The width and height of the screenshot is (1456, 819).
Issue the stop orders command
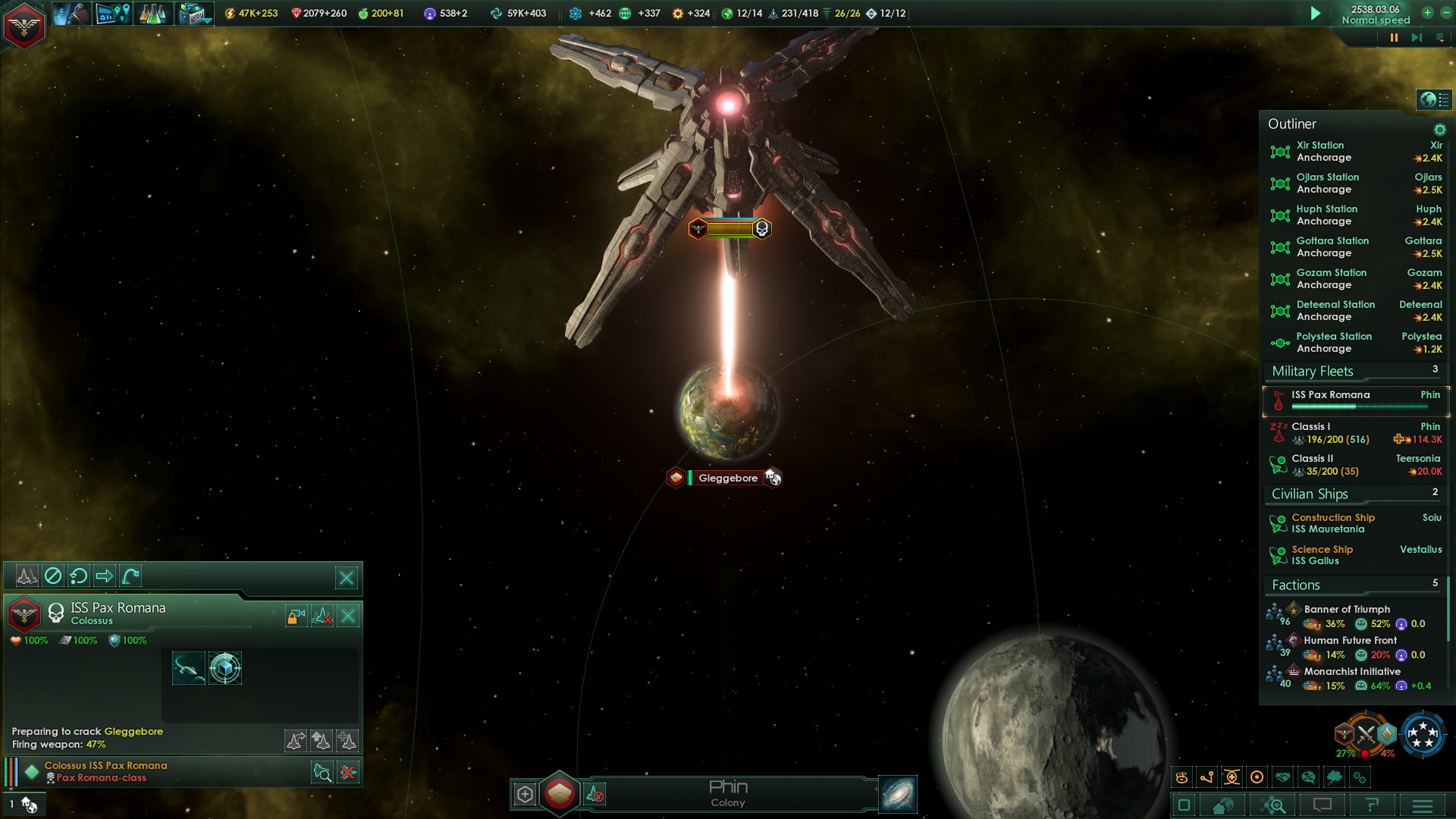point(53,576)
